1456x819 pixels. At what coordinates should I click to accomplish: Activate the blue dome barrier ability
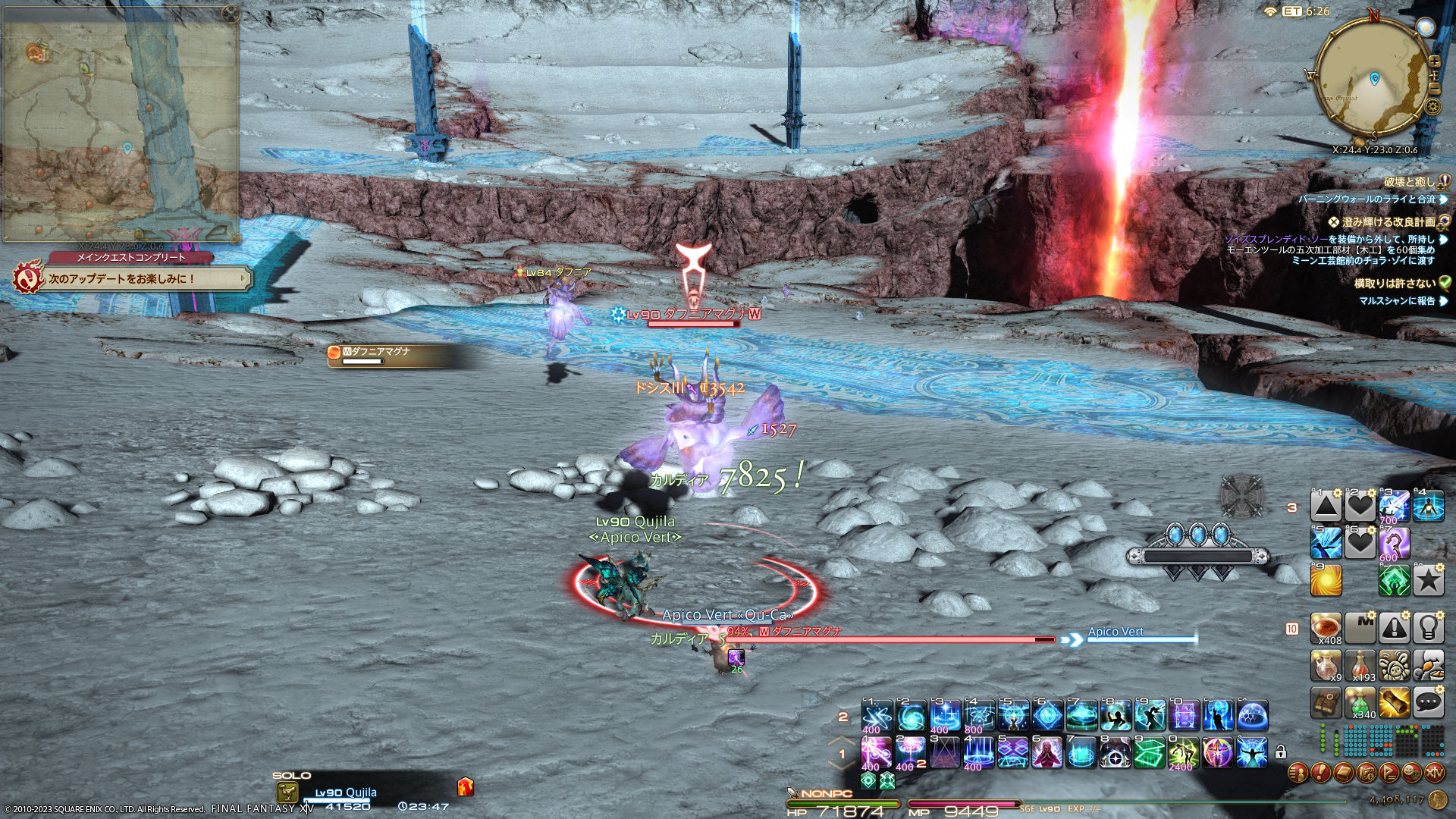pos(1252,715)
